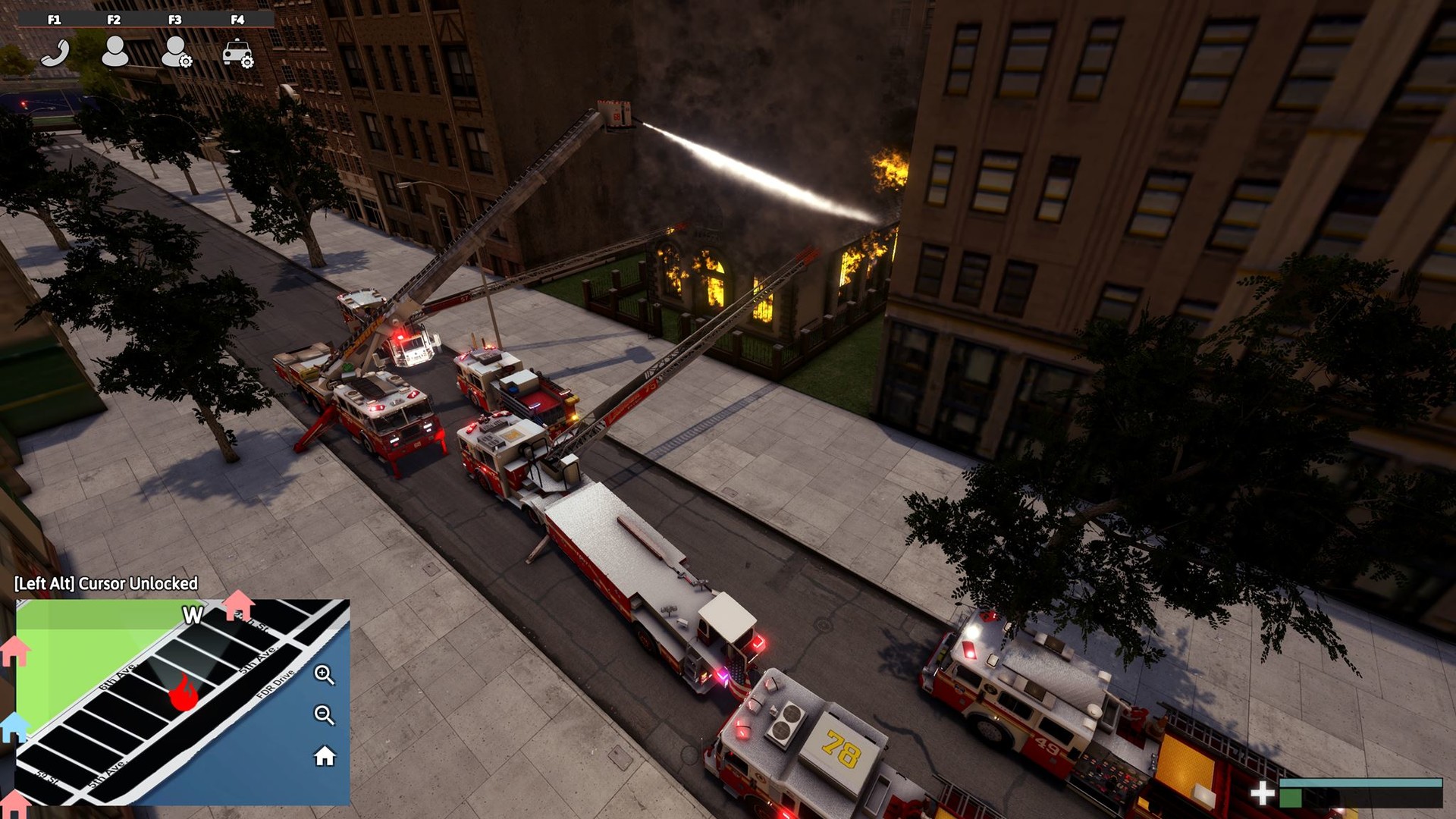Zoom out on the minimap
The width and height of the screenshot is (1456, 819).
(324, 714)
